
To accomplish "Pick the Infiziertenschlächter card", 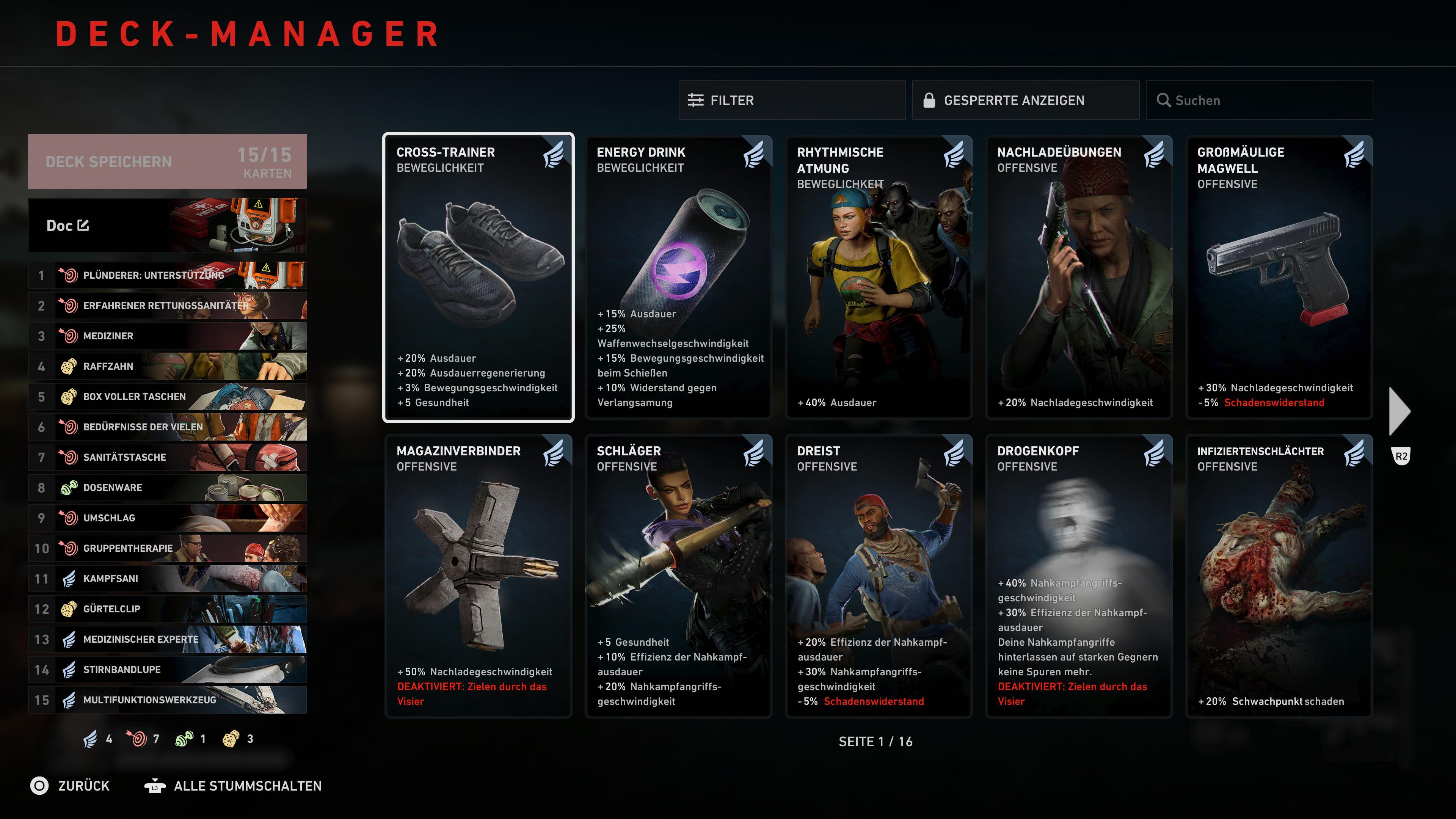I will 1279,576.
